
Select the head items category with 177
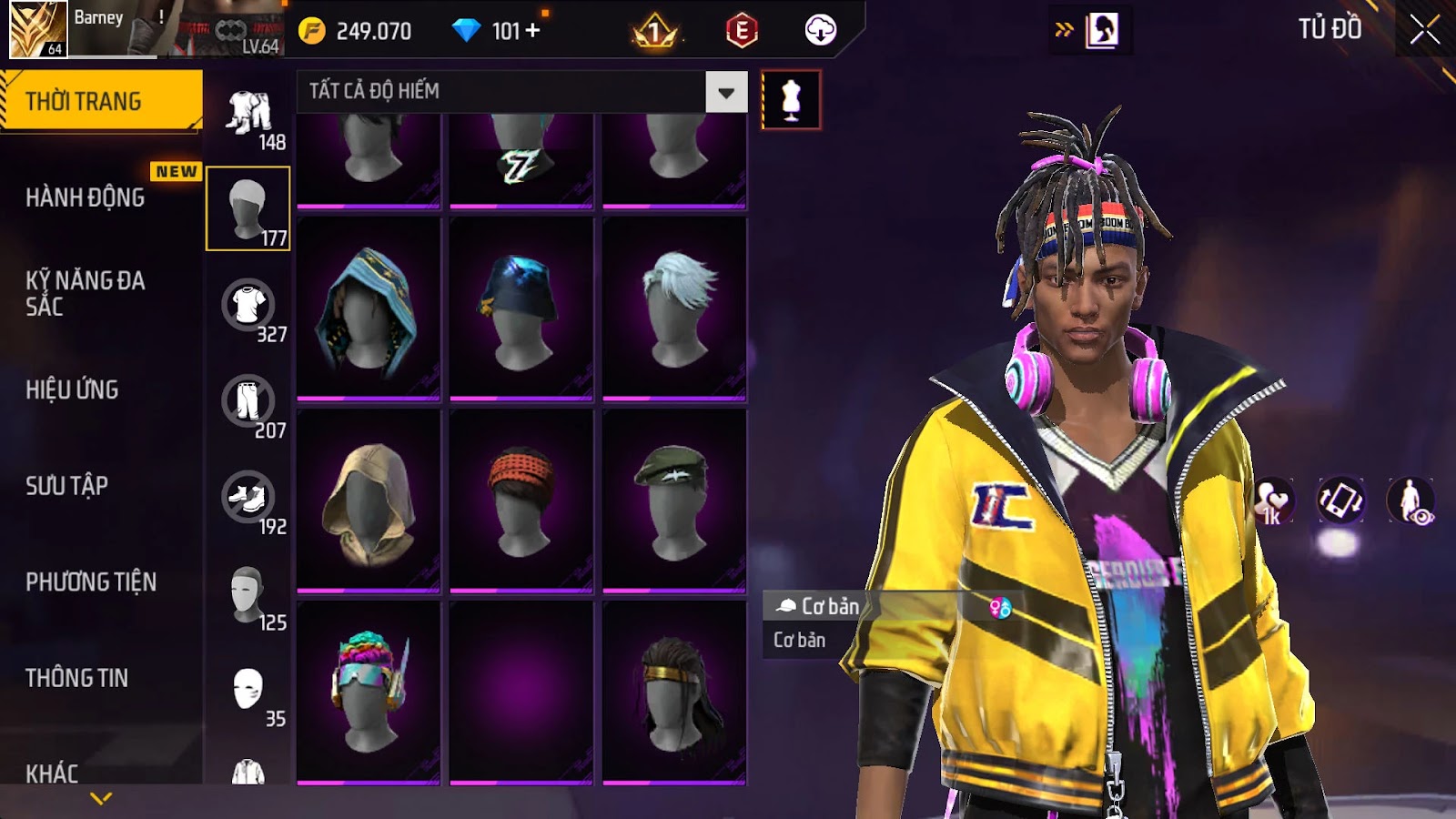point(248,208)
